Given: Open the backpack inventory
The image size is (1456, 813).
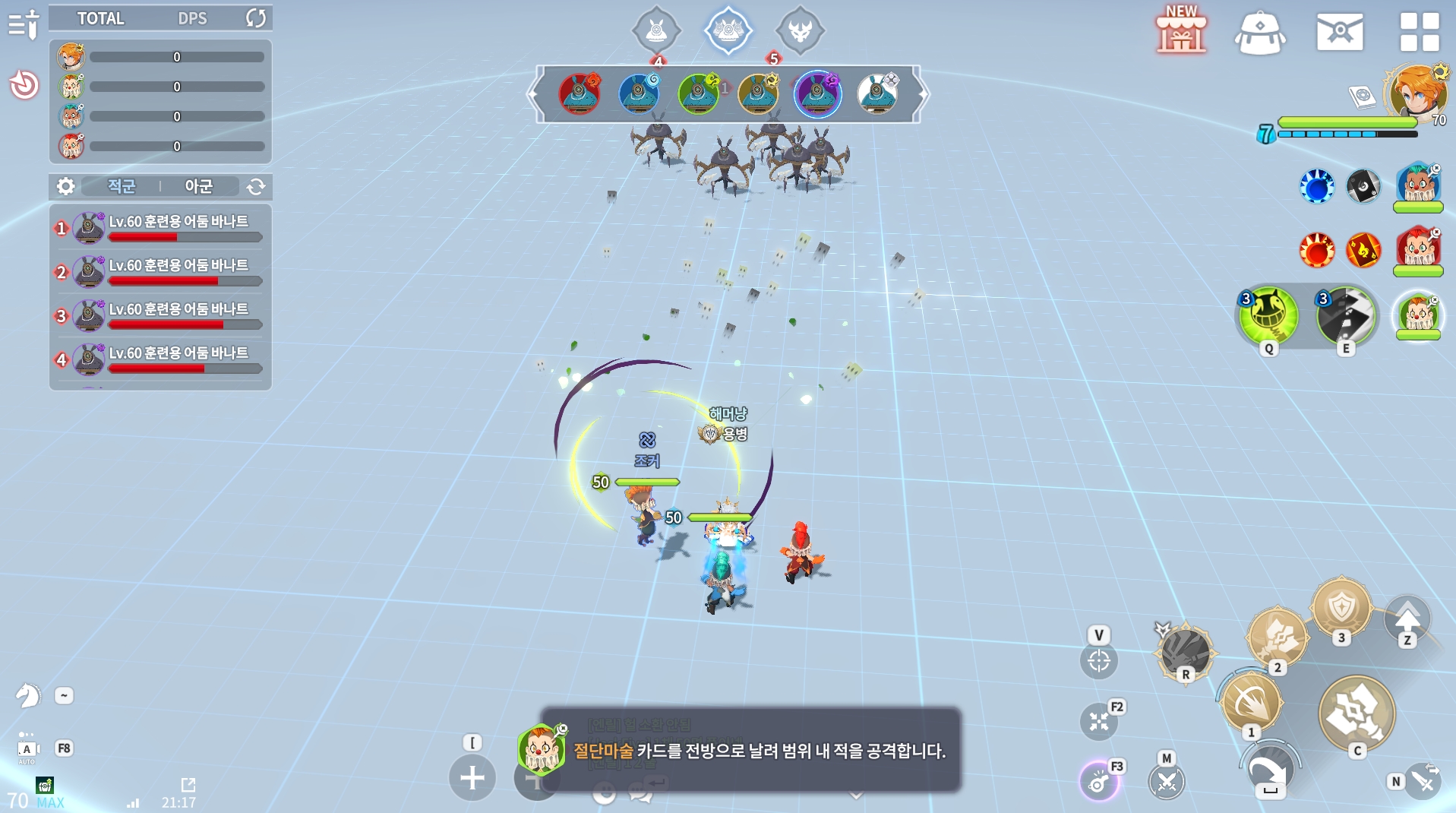Looking at the screenshot, I should [1259, 33].
